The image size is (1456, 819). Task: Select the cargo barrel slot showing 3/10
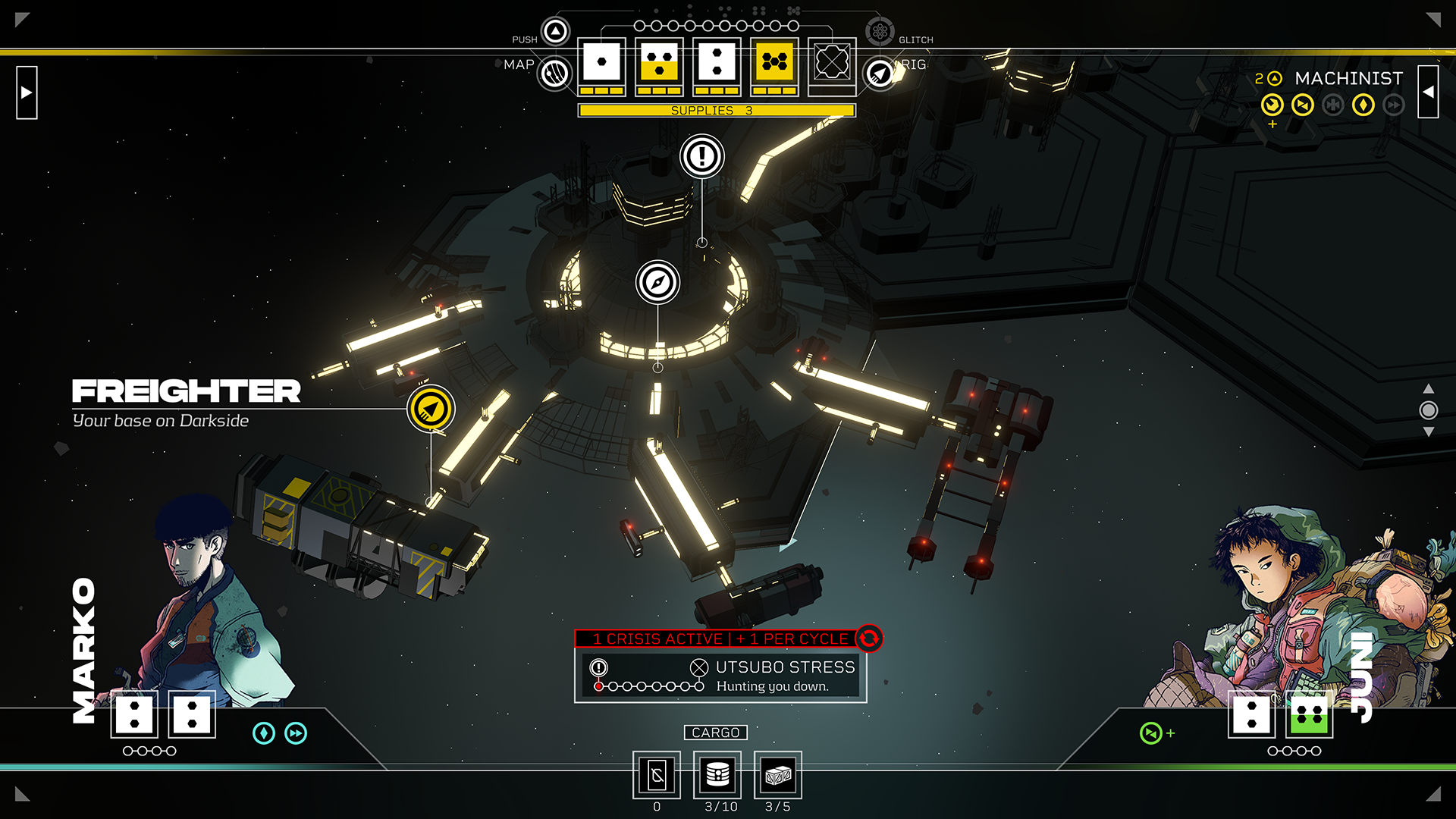717,775
